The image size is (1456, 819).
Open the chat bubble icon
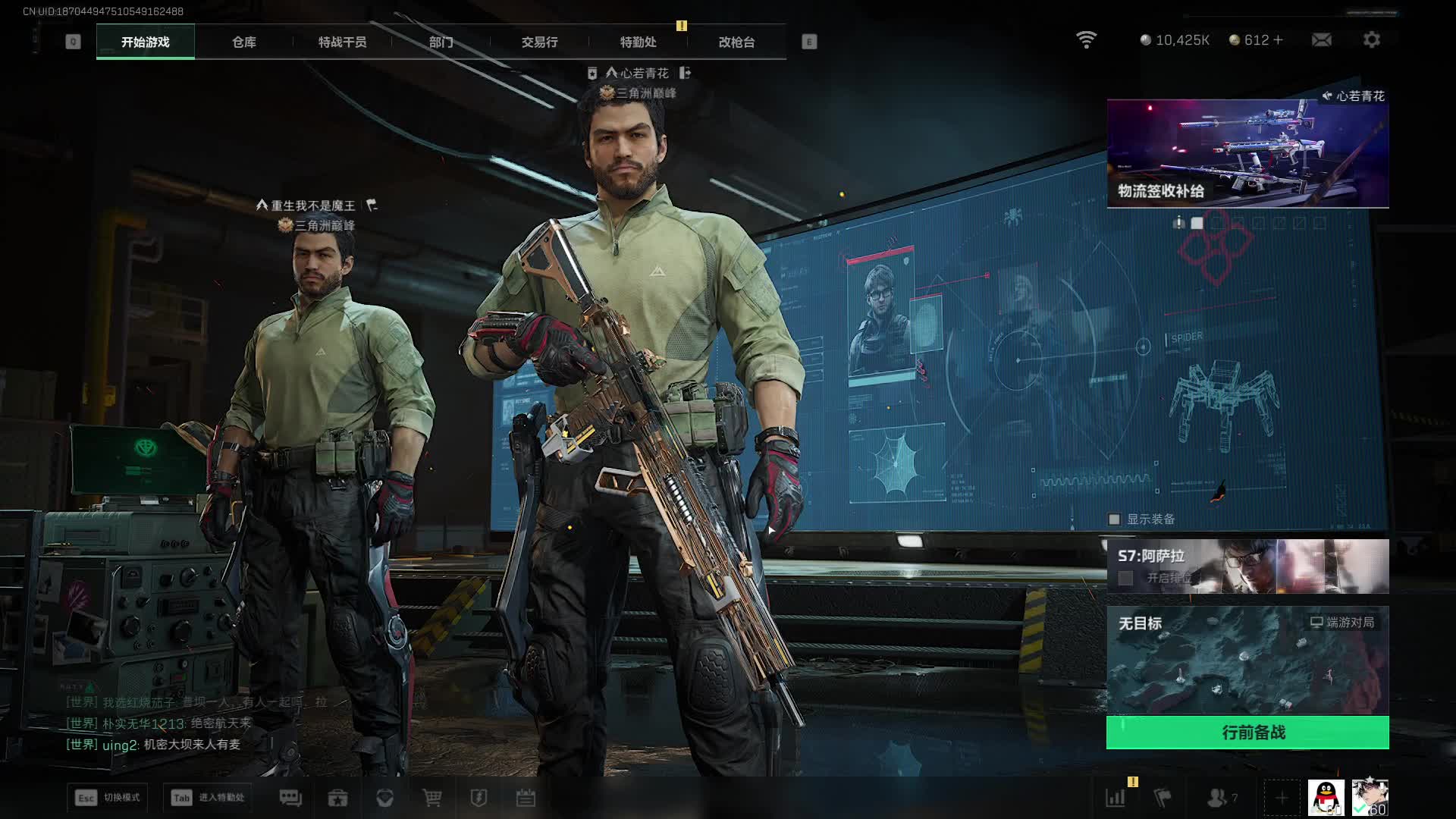pos(290,798)
